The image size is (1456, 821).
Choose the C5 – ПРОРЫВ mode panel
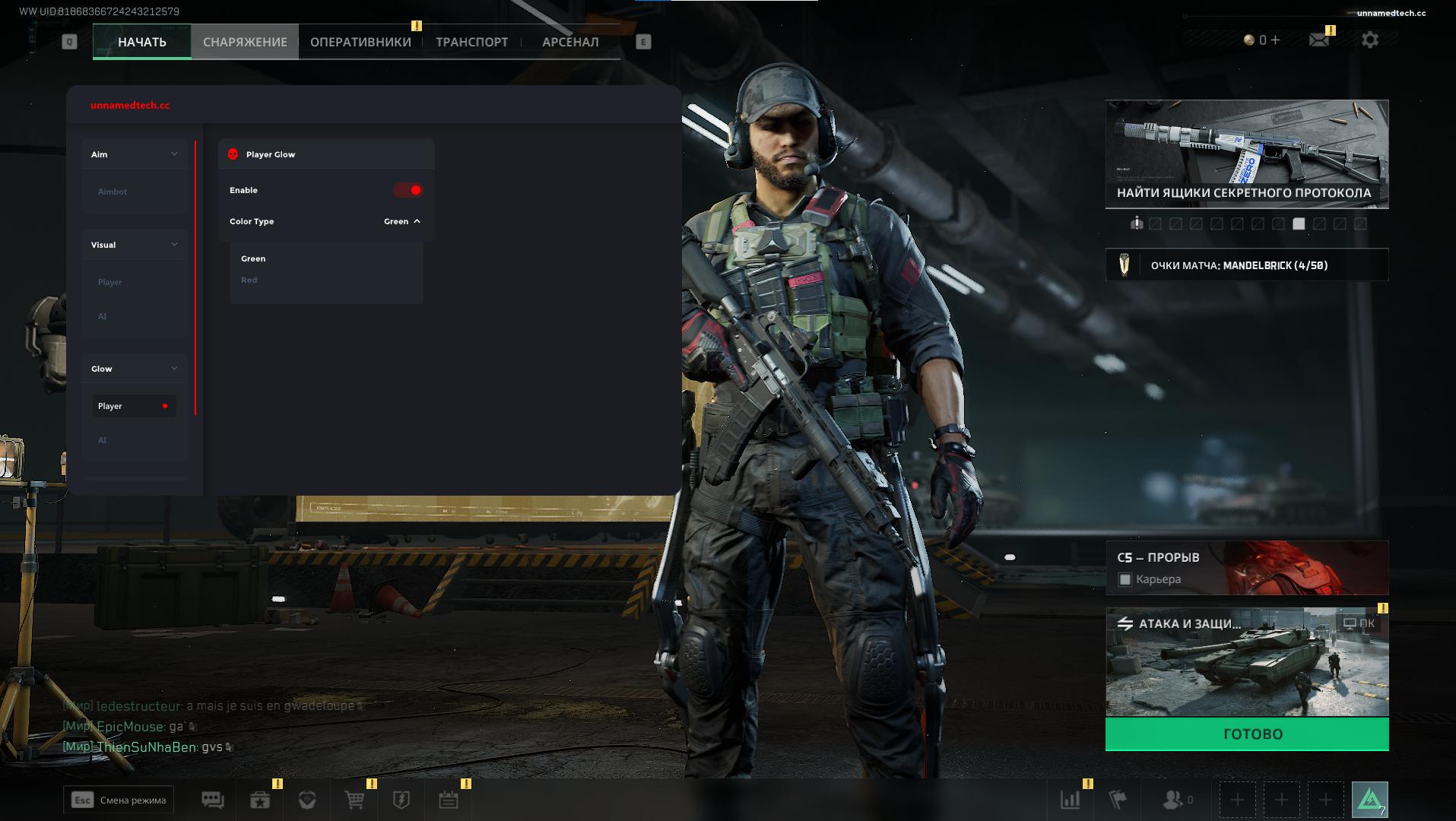[x=1247, y=559]
